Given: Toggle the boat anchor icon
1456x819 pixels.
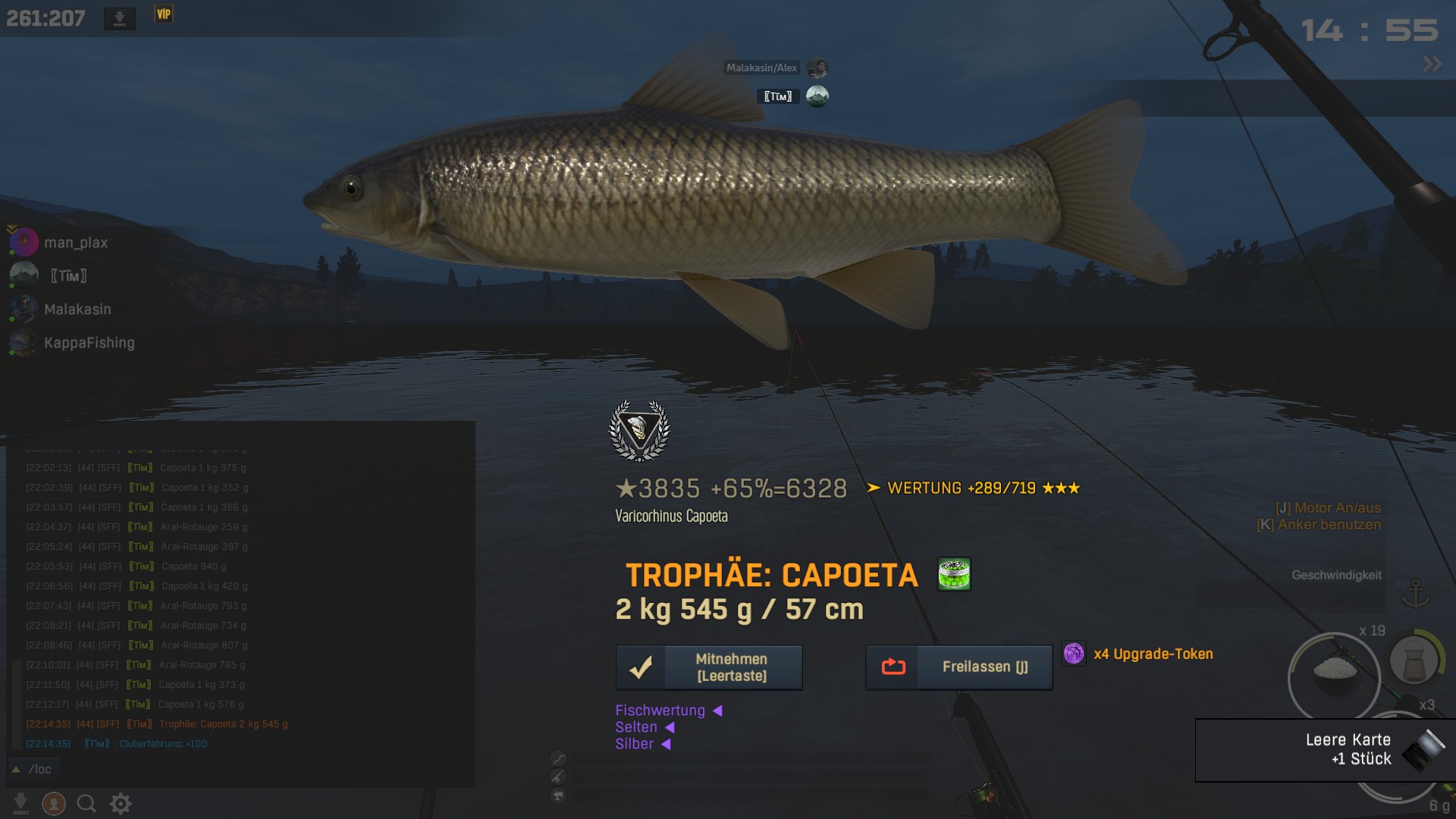Looking at the screenshot, I should (1415, 593).
